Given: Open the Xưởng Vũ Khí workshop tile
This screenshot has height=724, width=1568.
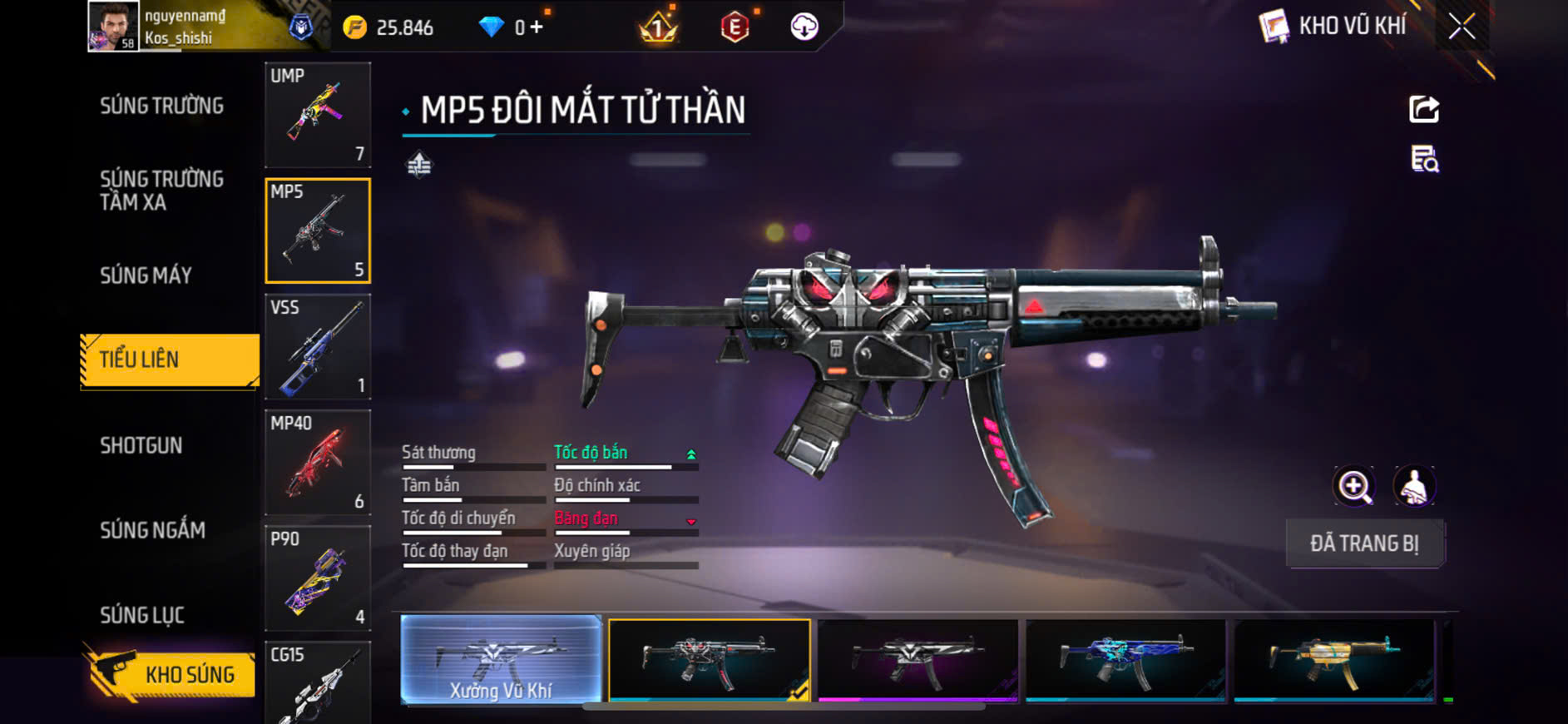Looking at the screenshot, I should pos(501,659).
